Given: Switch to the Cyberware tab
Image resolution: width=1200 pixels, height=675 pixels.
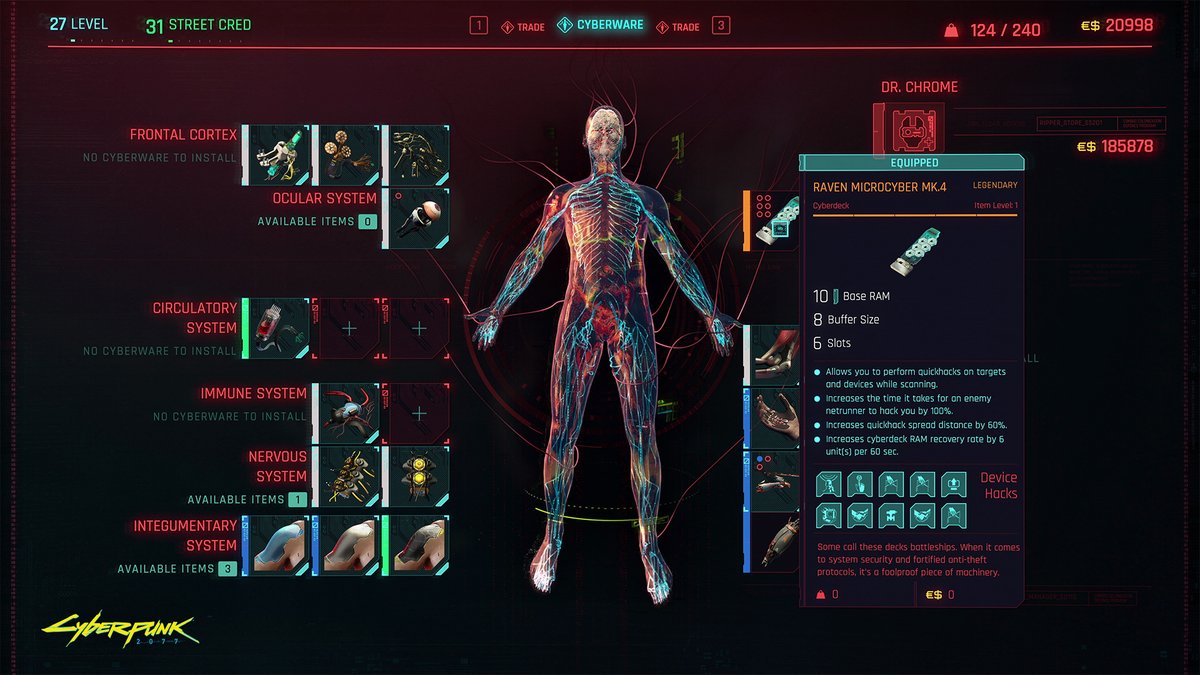Looking at the screenshot, I should 609,25.
